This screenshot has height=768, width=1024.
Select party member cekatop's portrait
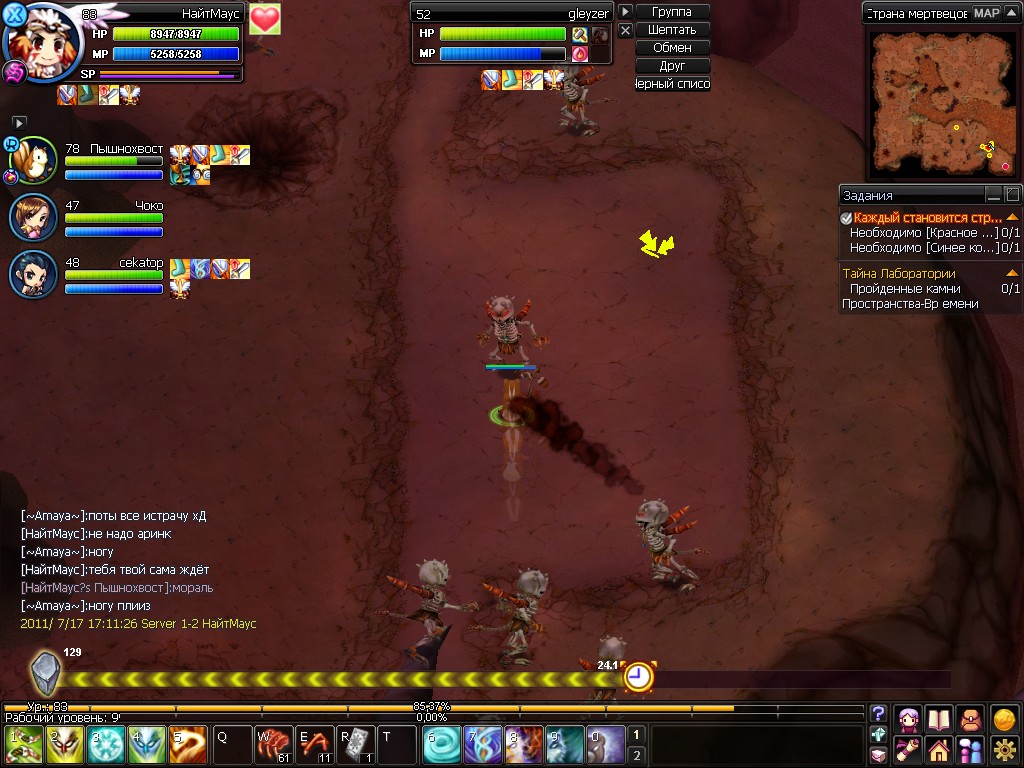click(34, 274)
